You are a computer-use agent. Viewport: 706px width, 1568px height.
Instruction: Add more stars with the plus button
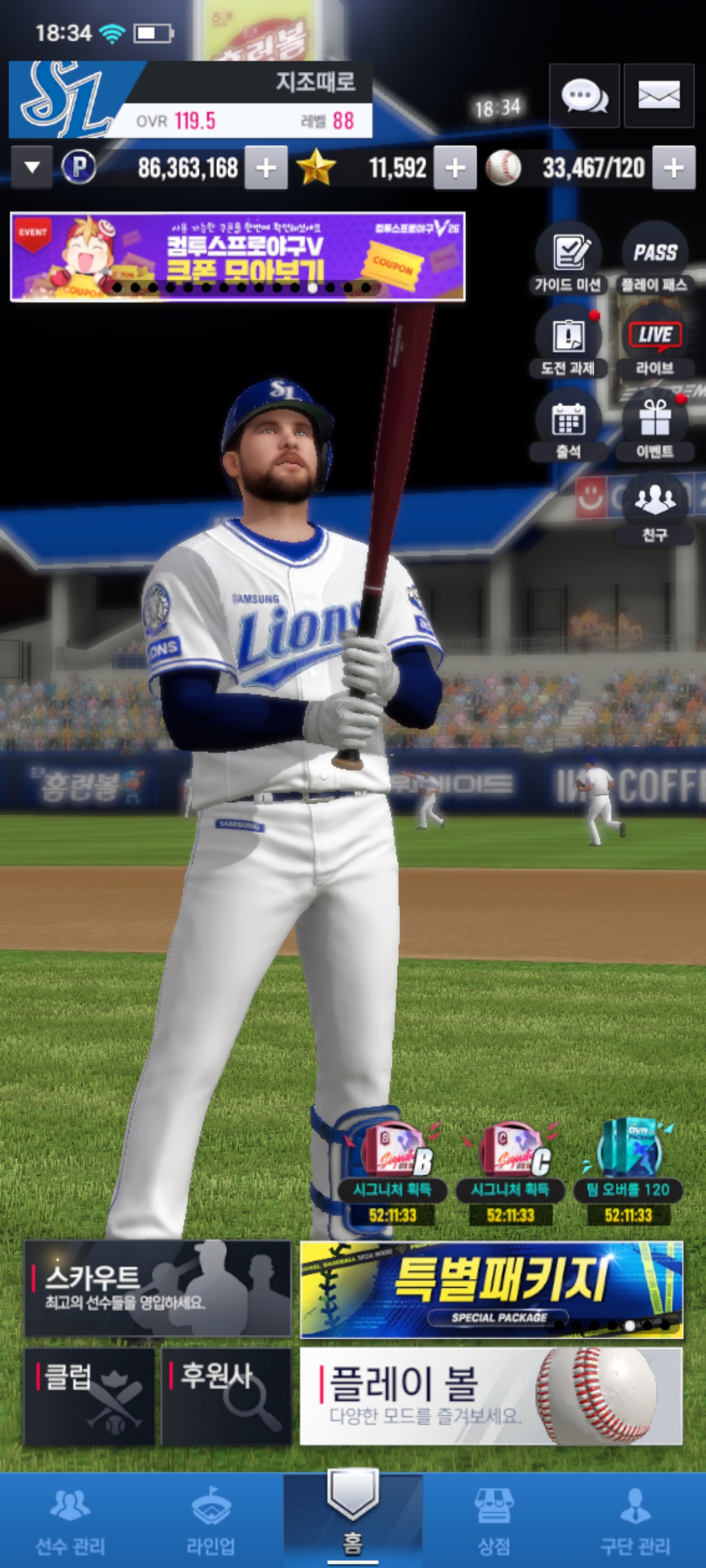click(455, 169)
